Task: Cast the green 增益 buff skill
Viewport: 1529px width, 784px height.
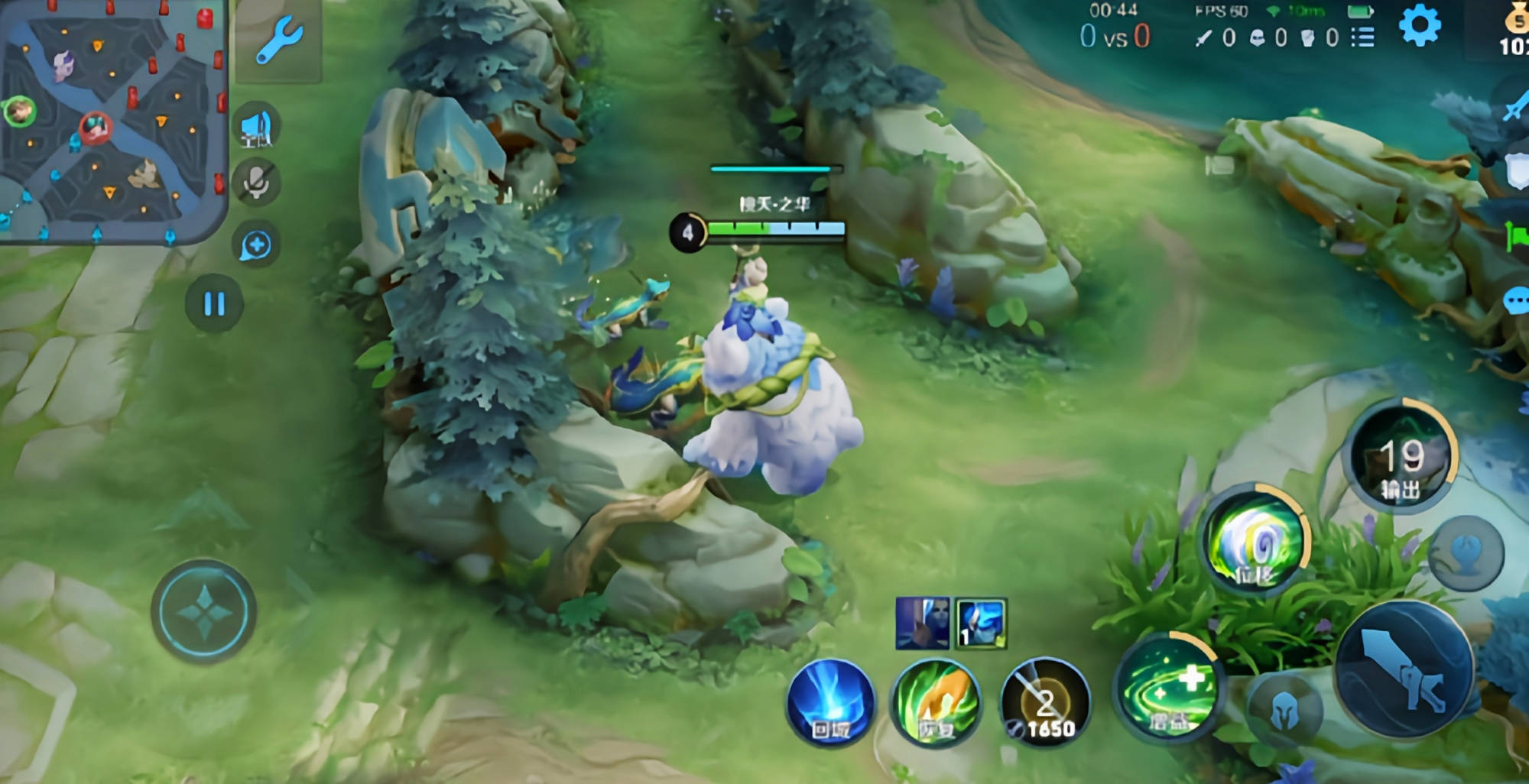Action: click(1167, 685)
